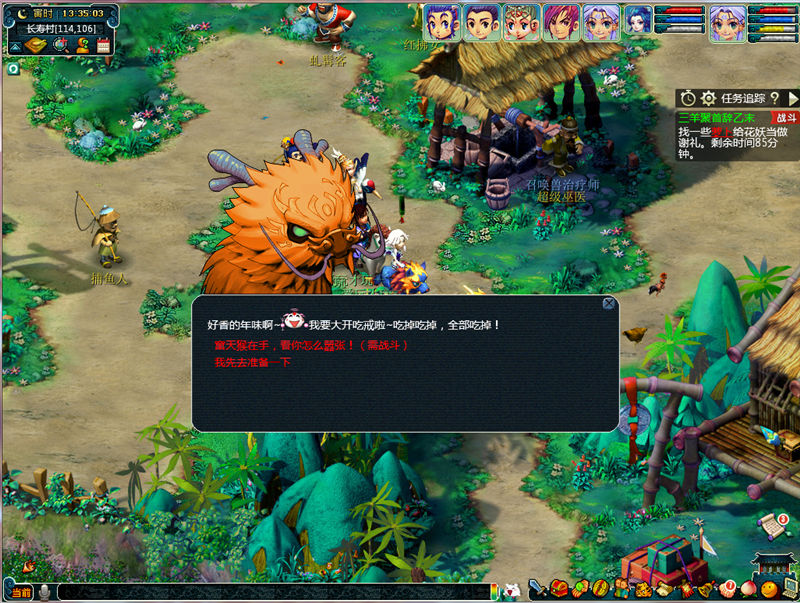Screen dimensions: 800x603
Task: Open the orange helper figure icon
Action: [82, 46]
